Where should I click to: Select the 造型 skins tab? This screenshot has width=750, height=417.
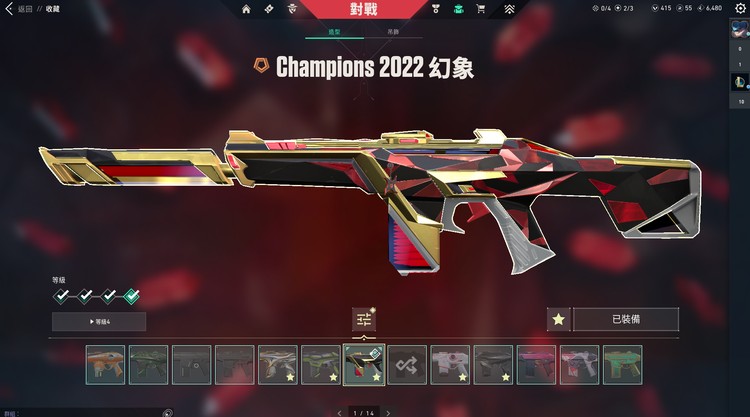tap(335, 32)
